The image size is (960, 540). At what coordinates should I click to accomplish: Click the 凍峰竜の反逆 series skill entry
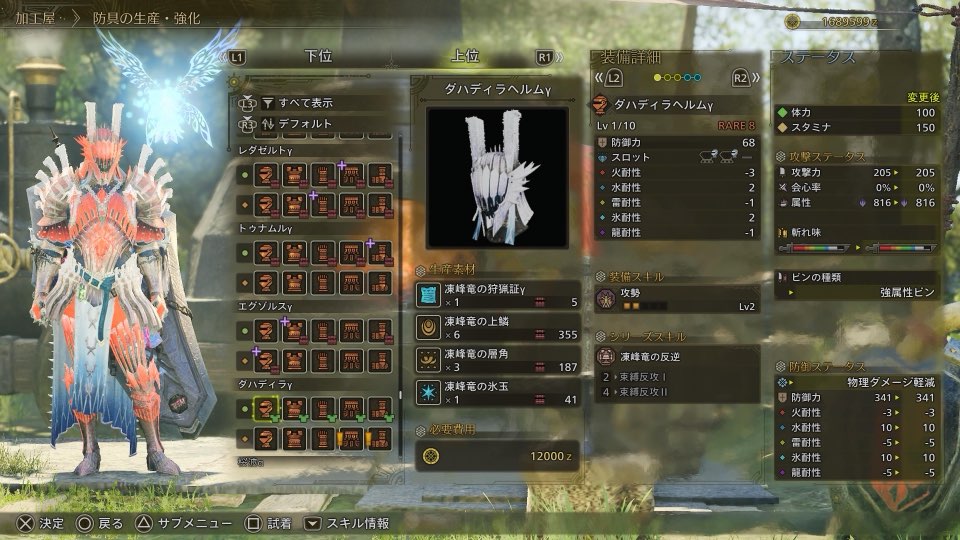pyautogui.click(x=676, y=356)
